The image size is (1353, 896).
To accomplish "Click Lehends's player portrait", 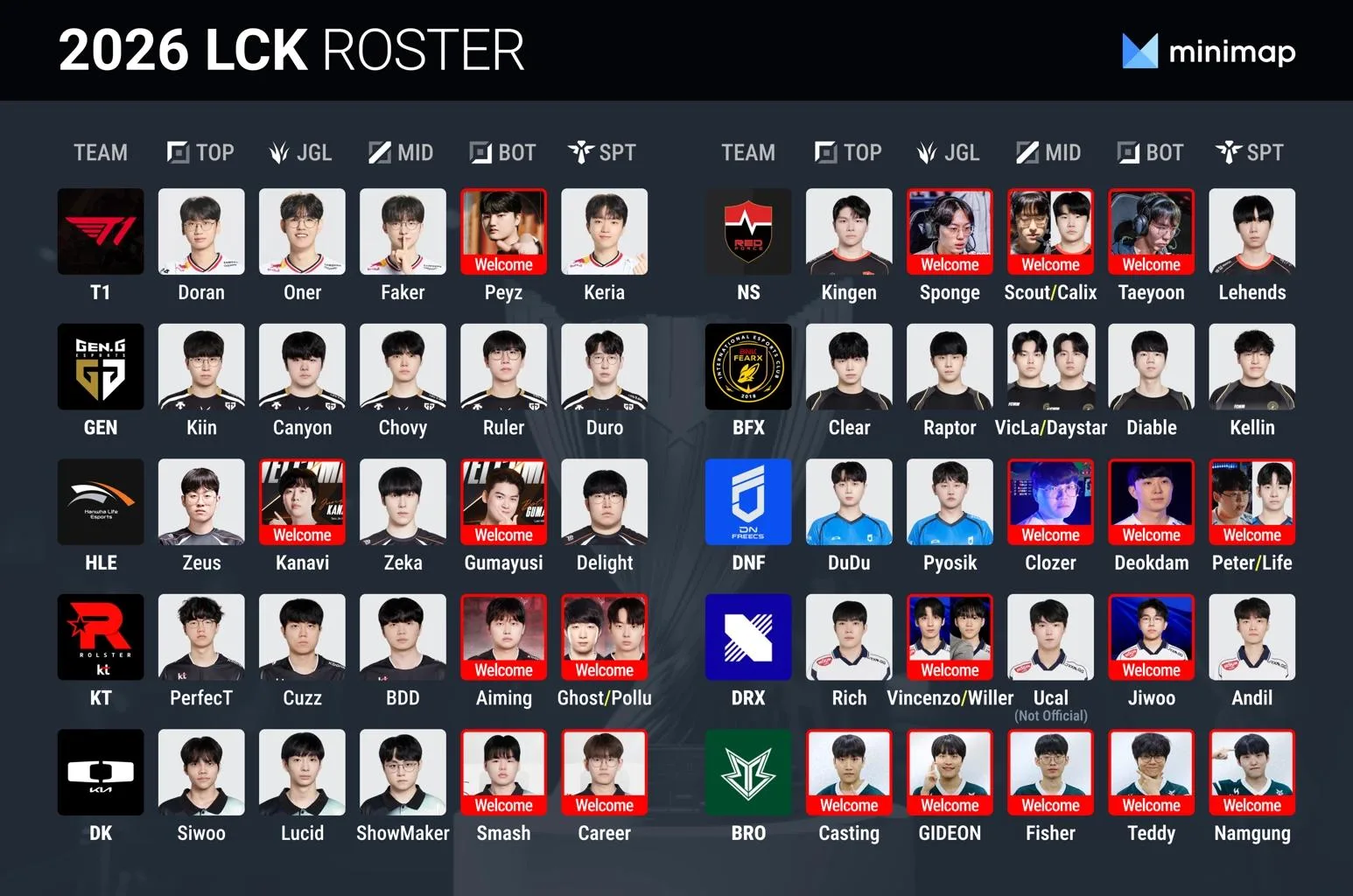I will tap(1251, 232).
